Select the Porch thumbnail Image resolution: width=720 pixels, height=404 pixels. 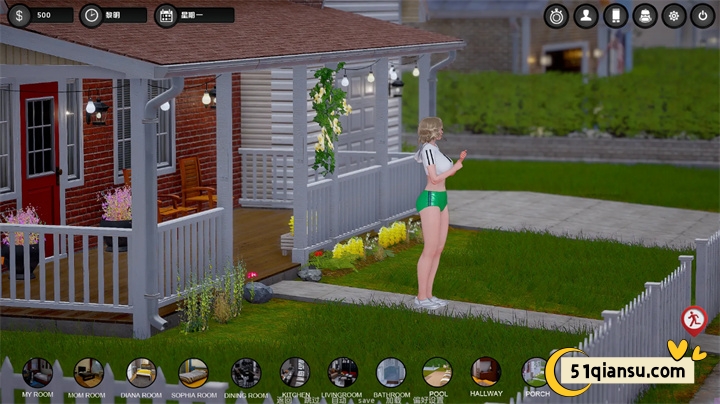pyautogui.click(x=535, y=373)
